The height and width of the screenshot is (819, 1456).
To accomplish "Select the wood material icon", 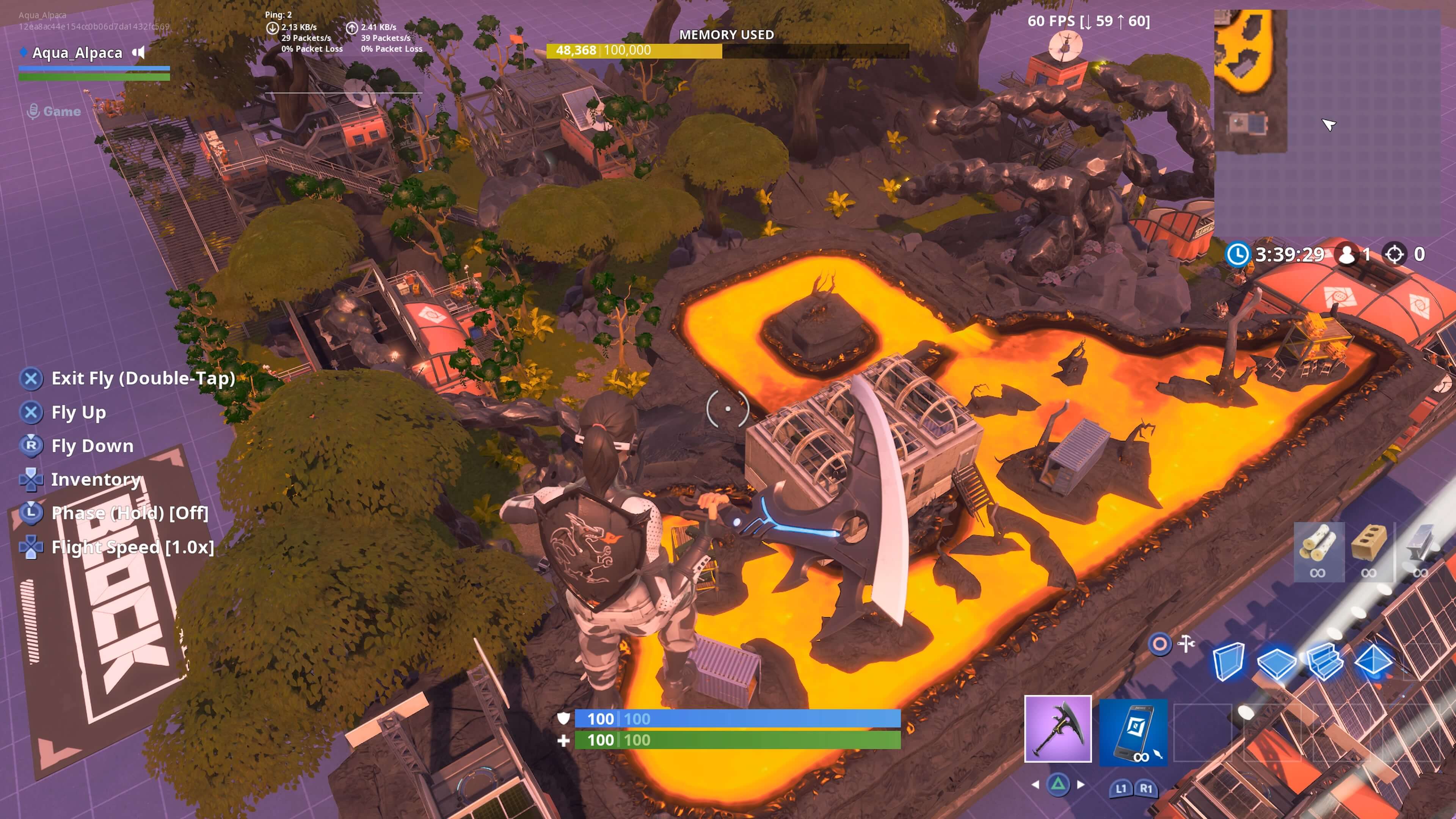I will (1318, 551).
